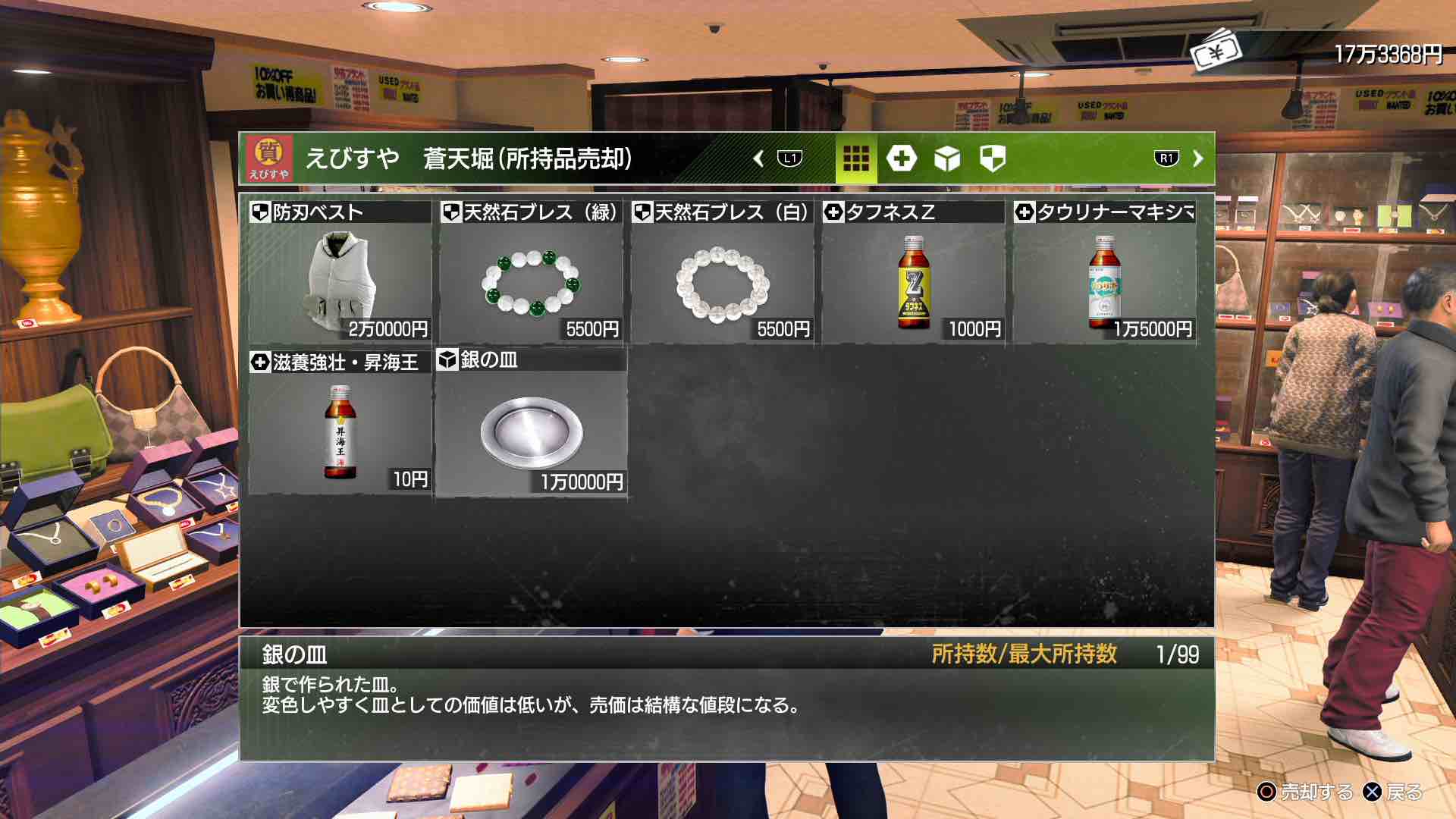This screenshot has height=819, width=1456.
Task: Select the grid-shaped all-items category icon
Action: [855, 159]
